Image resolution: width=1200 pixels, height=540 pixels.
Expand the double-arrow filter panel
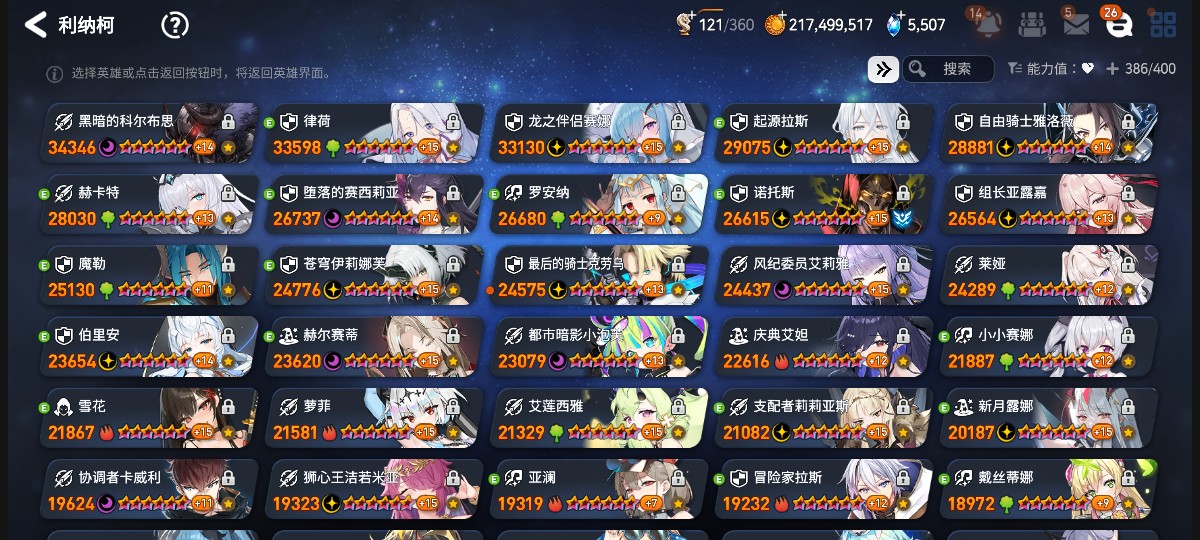tap(883, 69)
